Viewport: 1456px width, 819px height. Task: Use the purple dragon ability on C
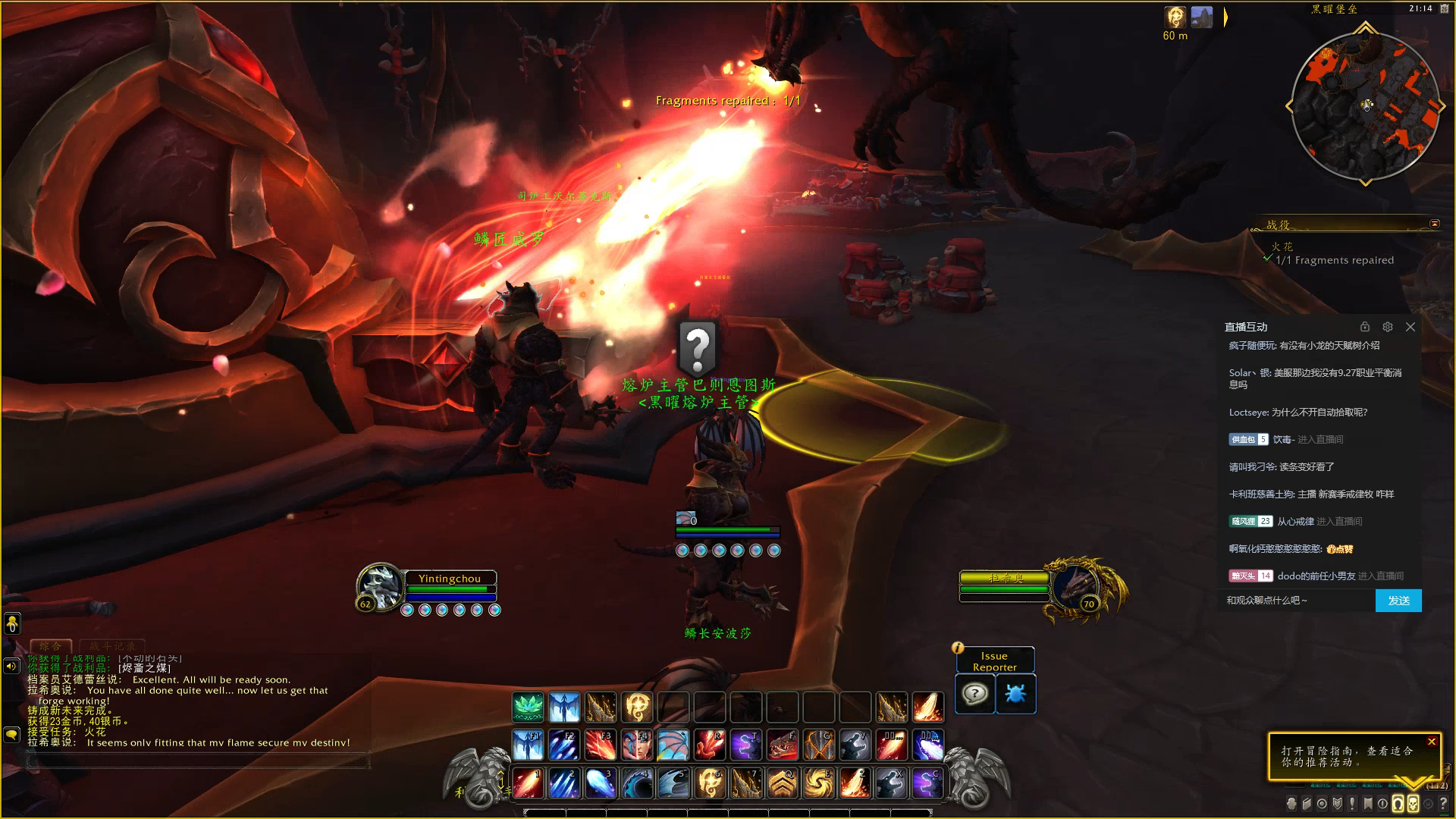pyautogui.click(x=927, y=783)
